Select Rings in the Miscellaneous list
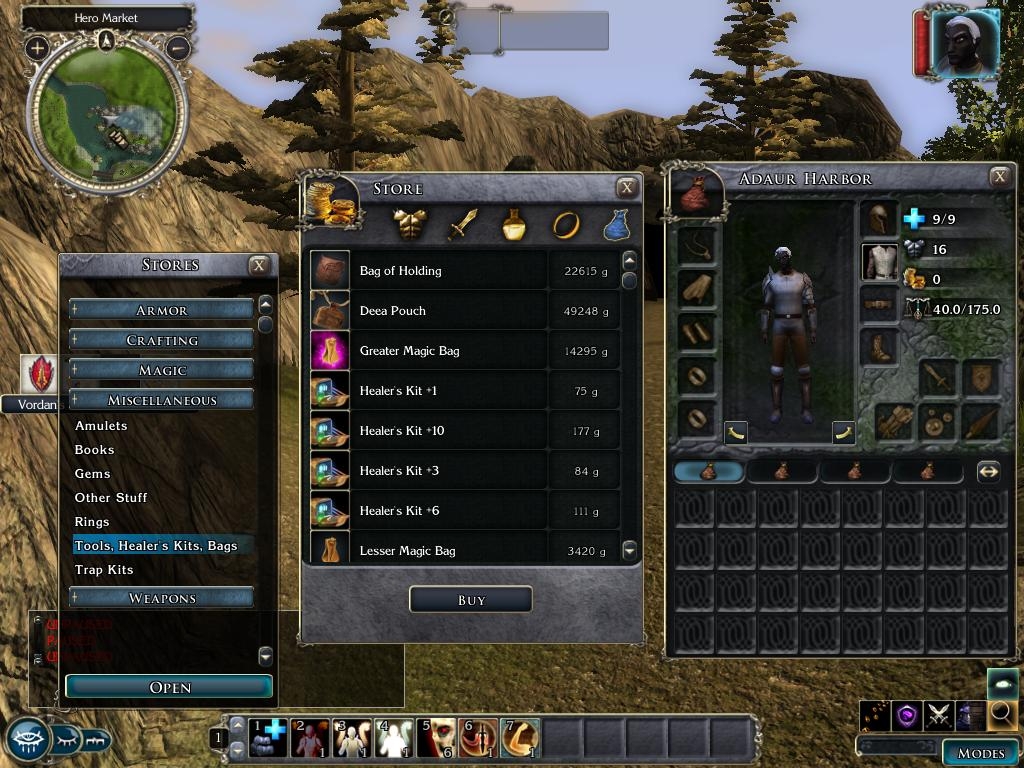This screenshot has height=768, width=1024. point(92,522)
